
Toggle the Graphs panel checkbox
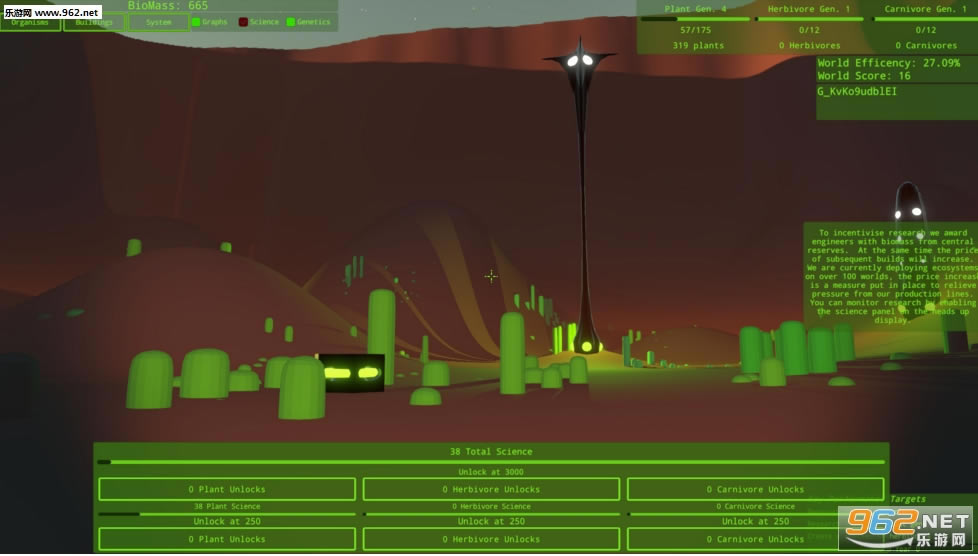tap(196, 22)
